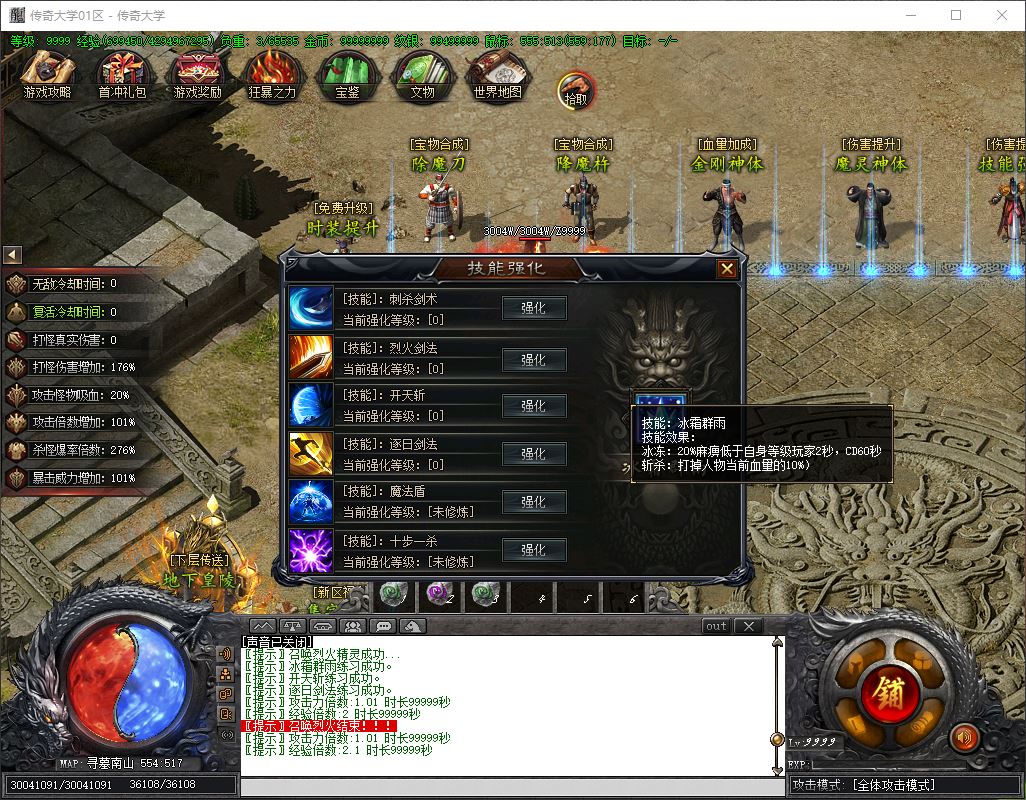This screenshot has width=1026, height=800.
Task: Click 强化 for 开天斩 skill
Action: click(x=534, y=405)
